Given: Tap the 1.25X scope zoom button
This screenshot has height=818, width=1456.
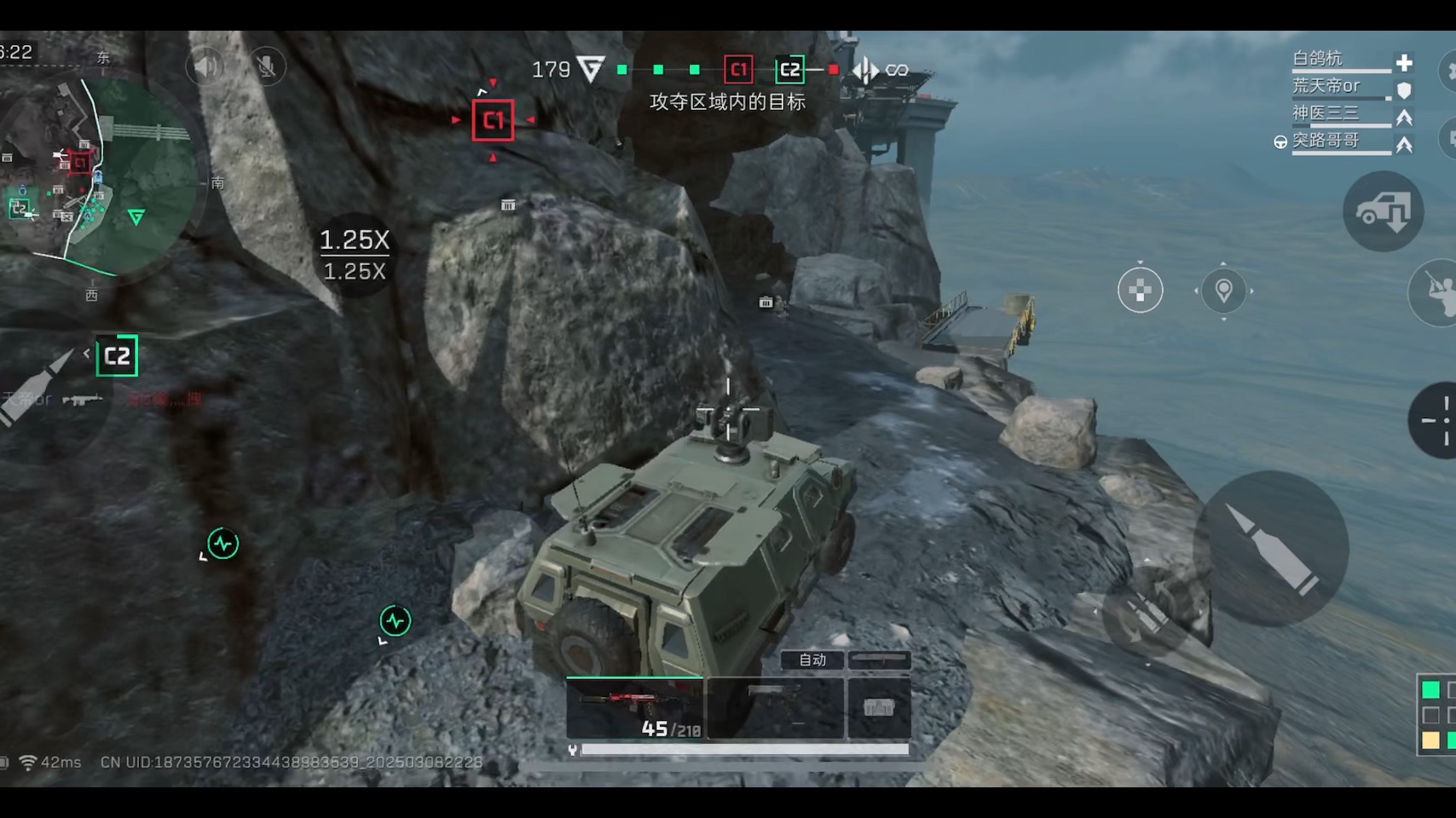Looking at the screenshot, I should pos(355,254).
